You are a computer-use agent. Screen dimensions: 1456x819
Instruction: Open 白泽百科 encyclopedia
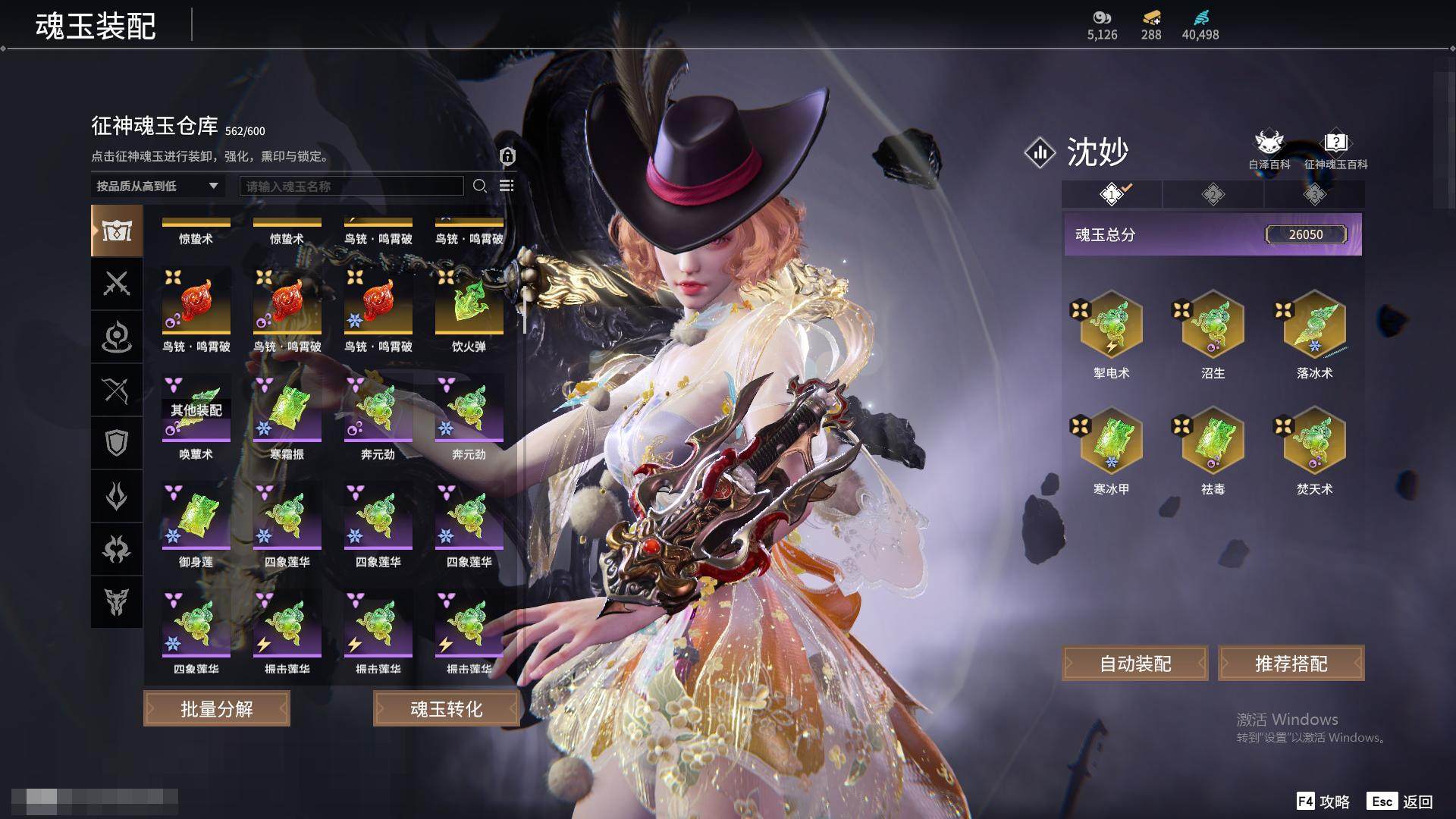pos(1269,149)
